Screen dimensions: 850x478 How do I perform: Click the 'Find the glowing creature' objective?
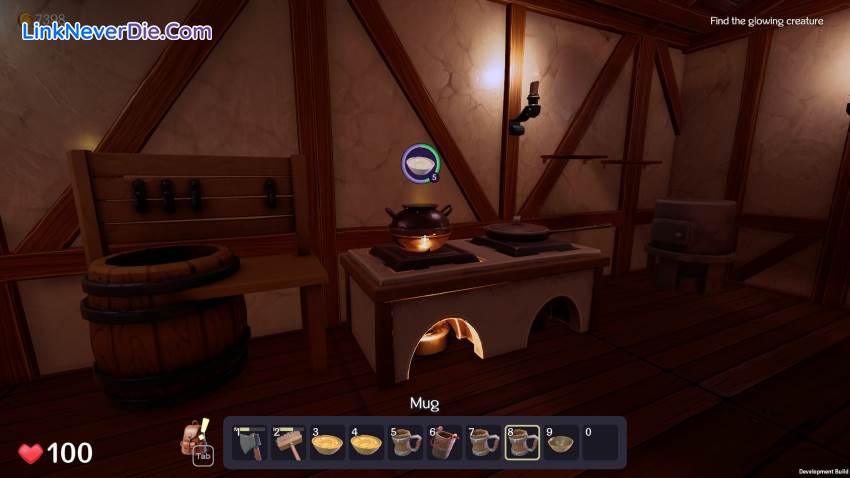766,21
